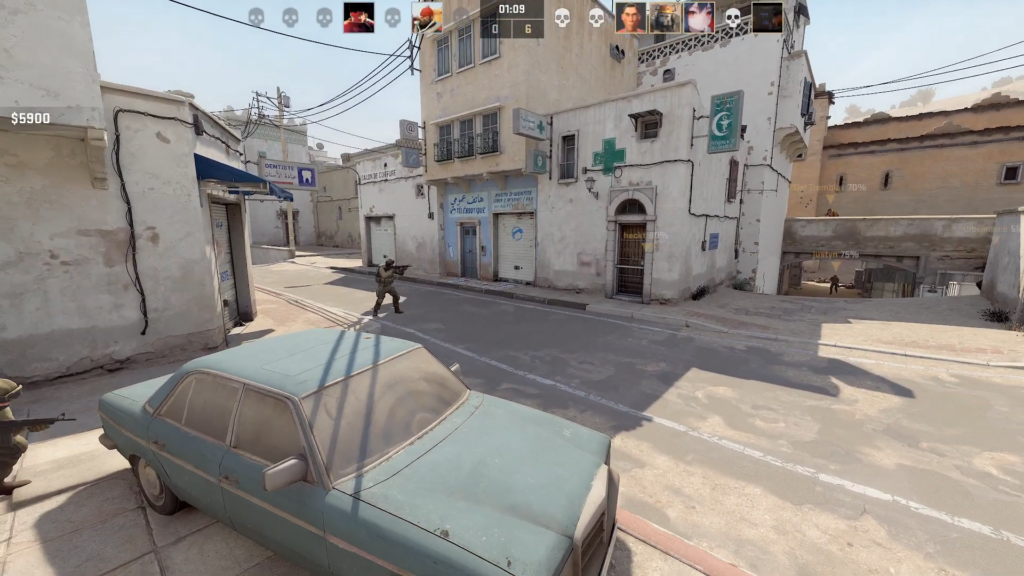The width and height of the screenshot is (1024, 576).
Task: Choose the armored figure player avatar
Action: 664,17
